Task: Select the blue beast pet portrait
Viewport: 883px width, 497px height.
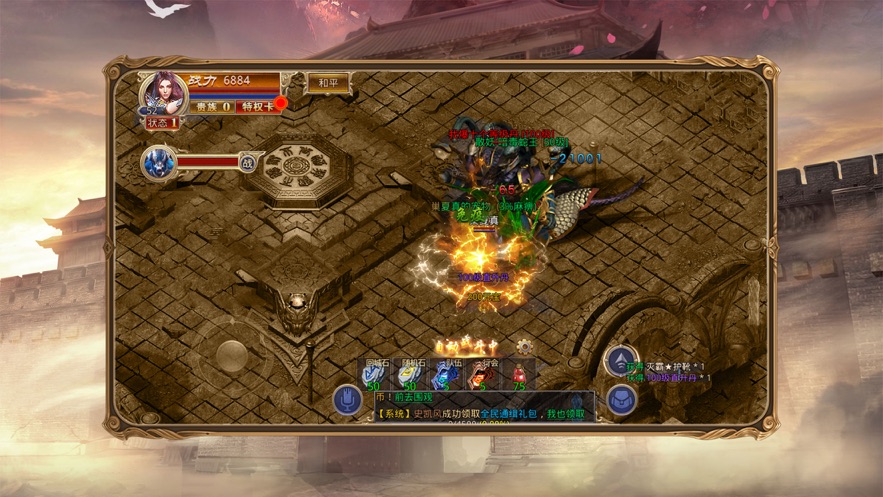Action: pyautogui.click(x=158, y=162)
